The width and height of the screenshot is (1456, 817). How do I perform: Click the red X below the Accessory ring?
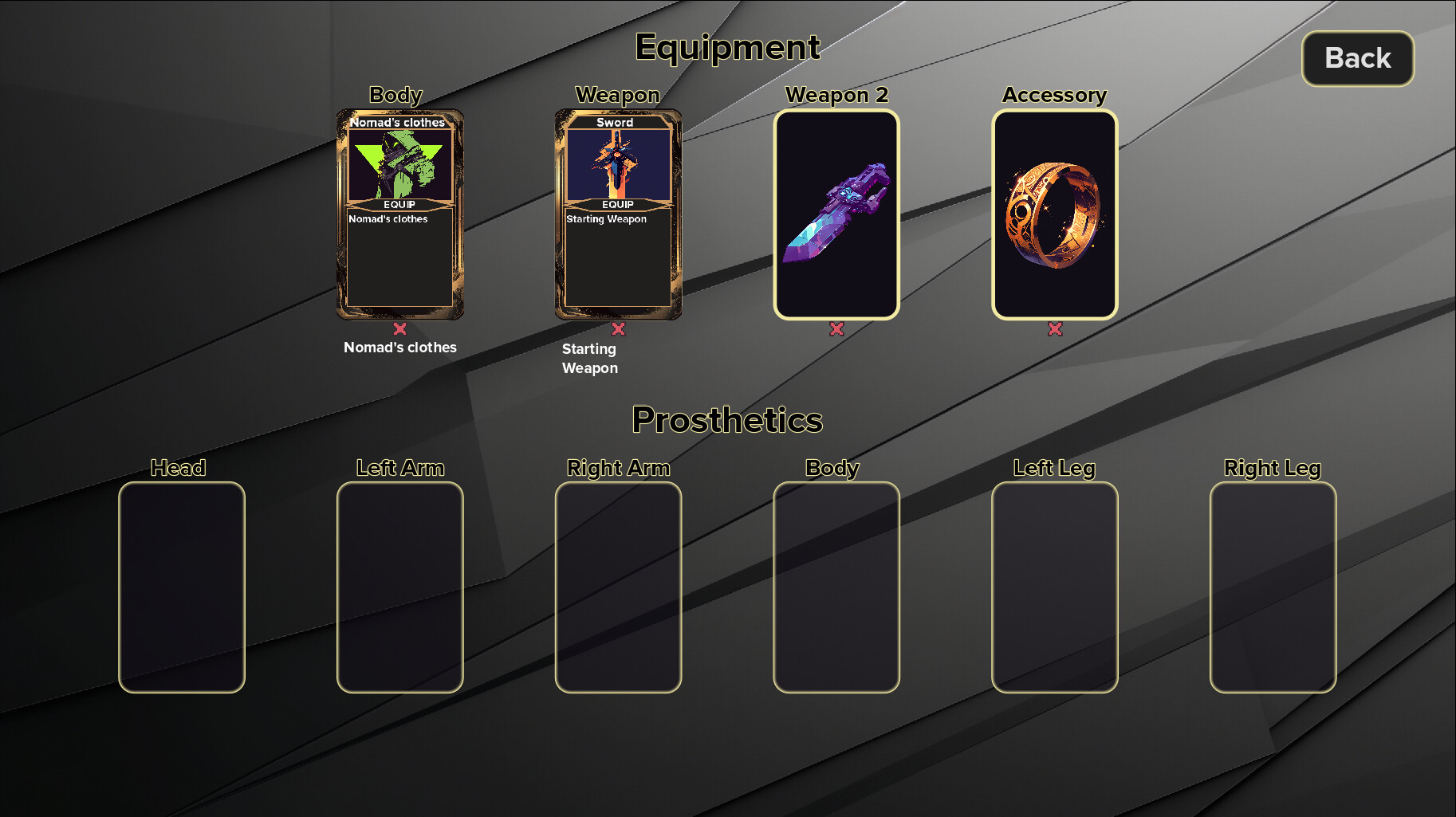click(1056, 328)
